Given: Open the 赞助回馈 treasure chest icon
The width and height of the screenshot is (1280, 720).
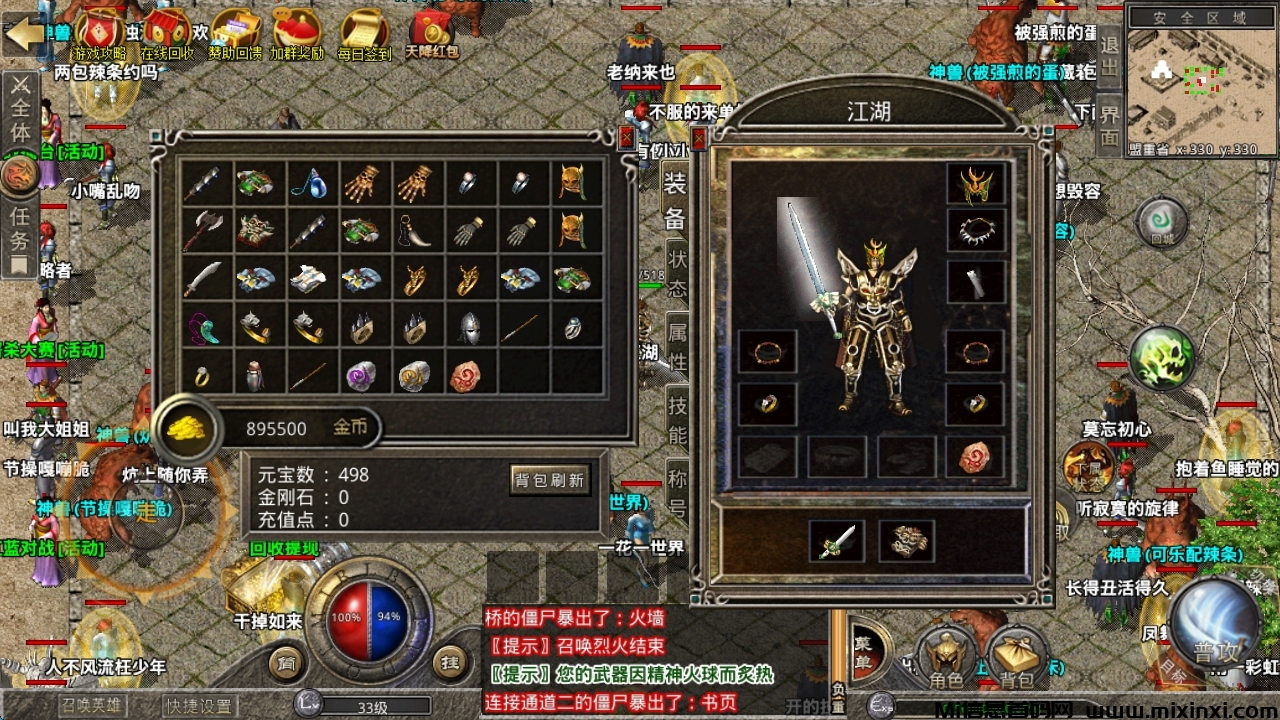Looking at the screenshot, I should click(x=235, y=33).
